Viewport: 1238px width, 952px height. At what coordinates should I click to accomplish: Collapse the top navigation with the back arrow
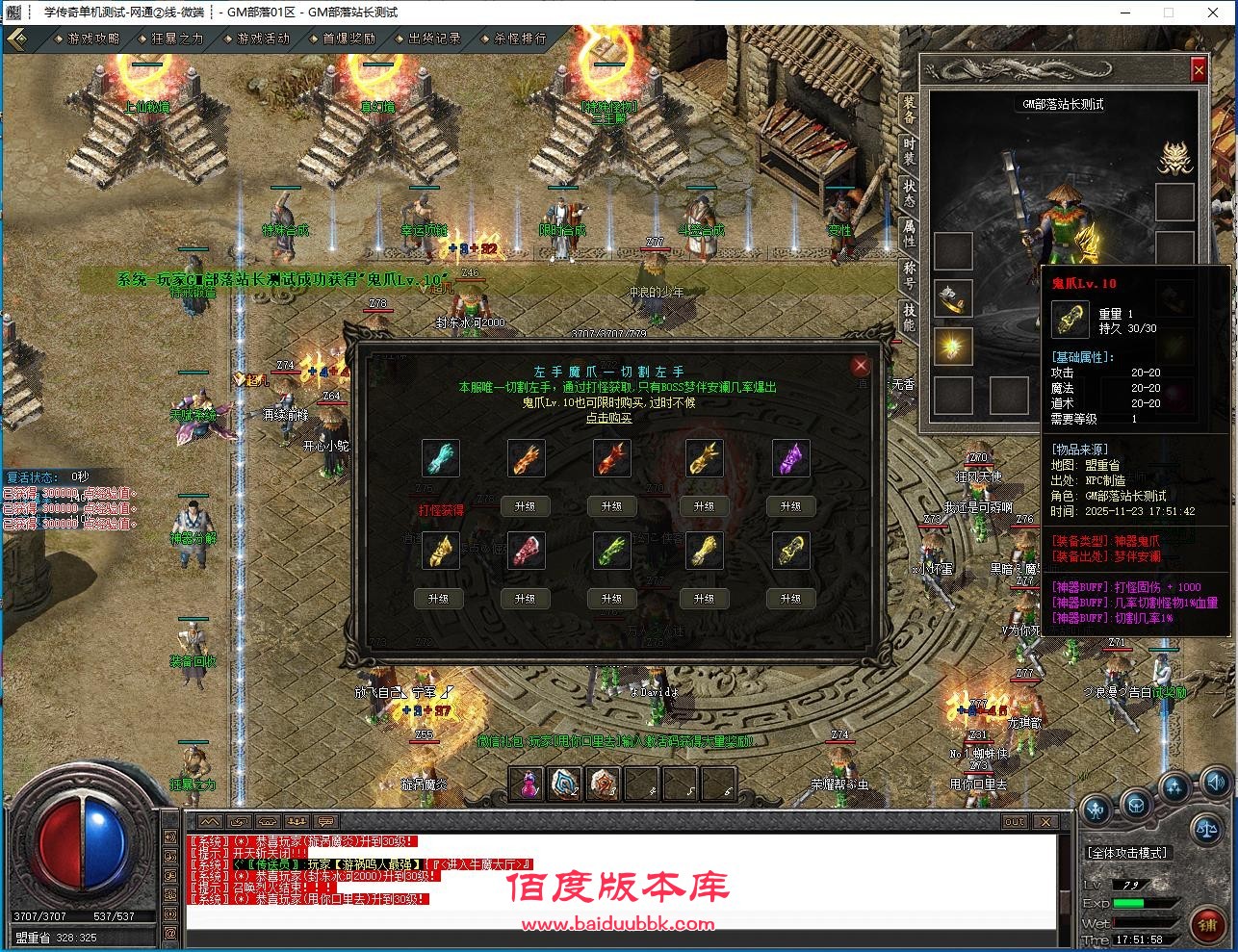pyautogui.click(x=17, y=39)
